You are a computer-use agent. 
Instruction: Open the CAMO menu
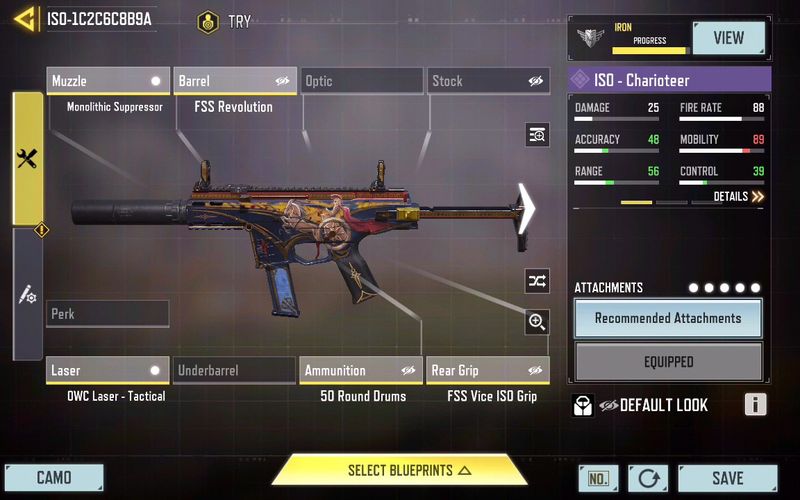tap(53, 478)
